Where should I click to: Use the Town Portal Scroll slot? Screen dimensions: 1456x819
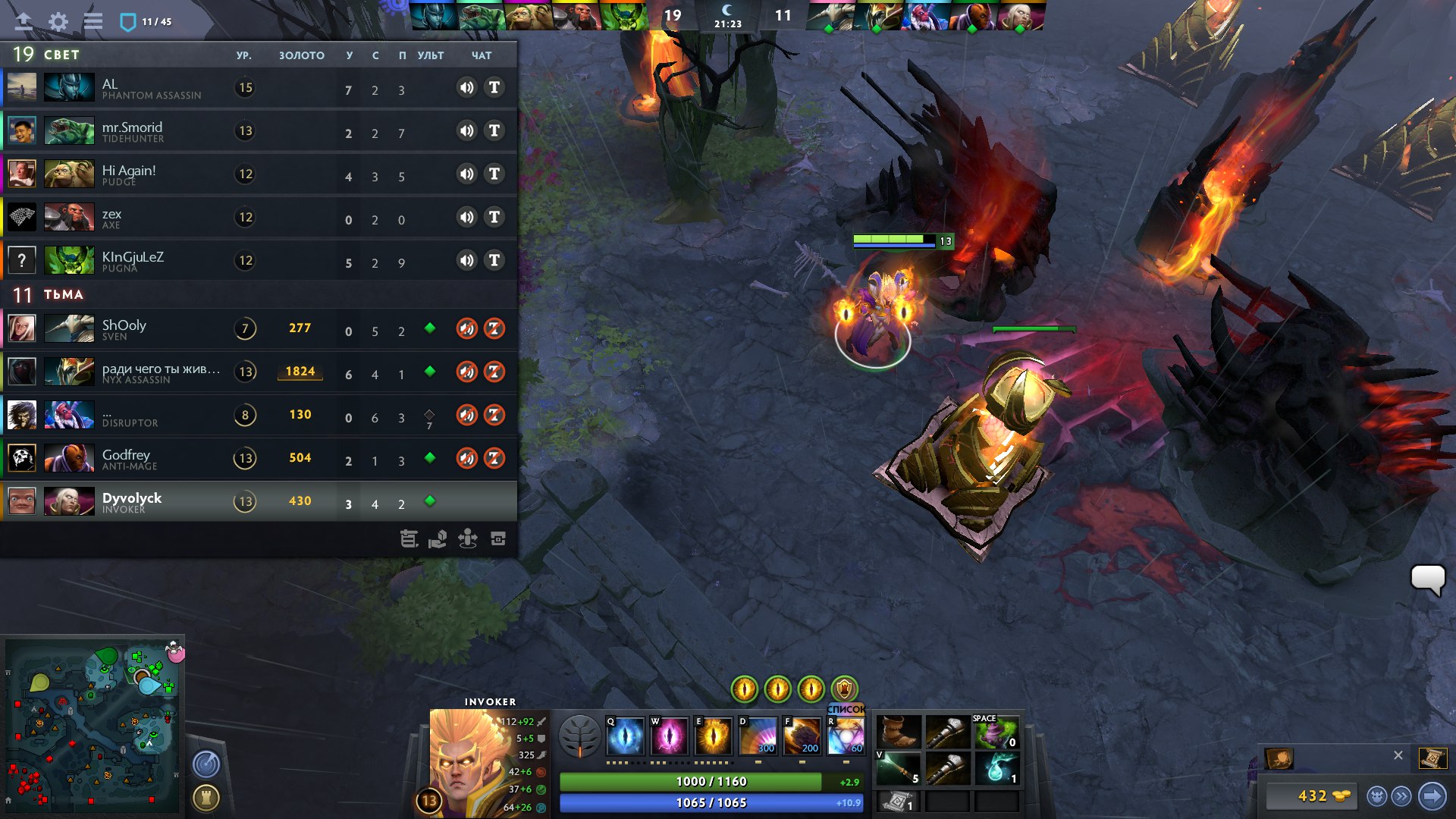tap(898, 802)
